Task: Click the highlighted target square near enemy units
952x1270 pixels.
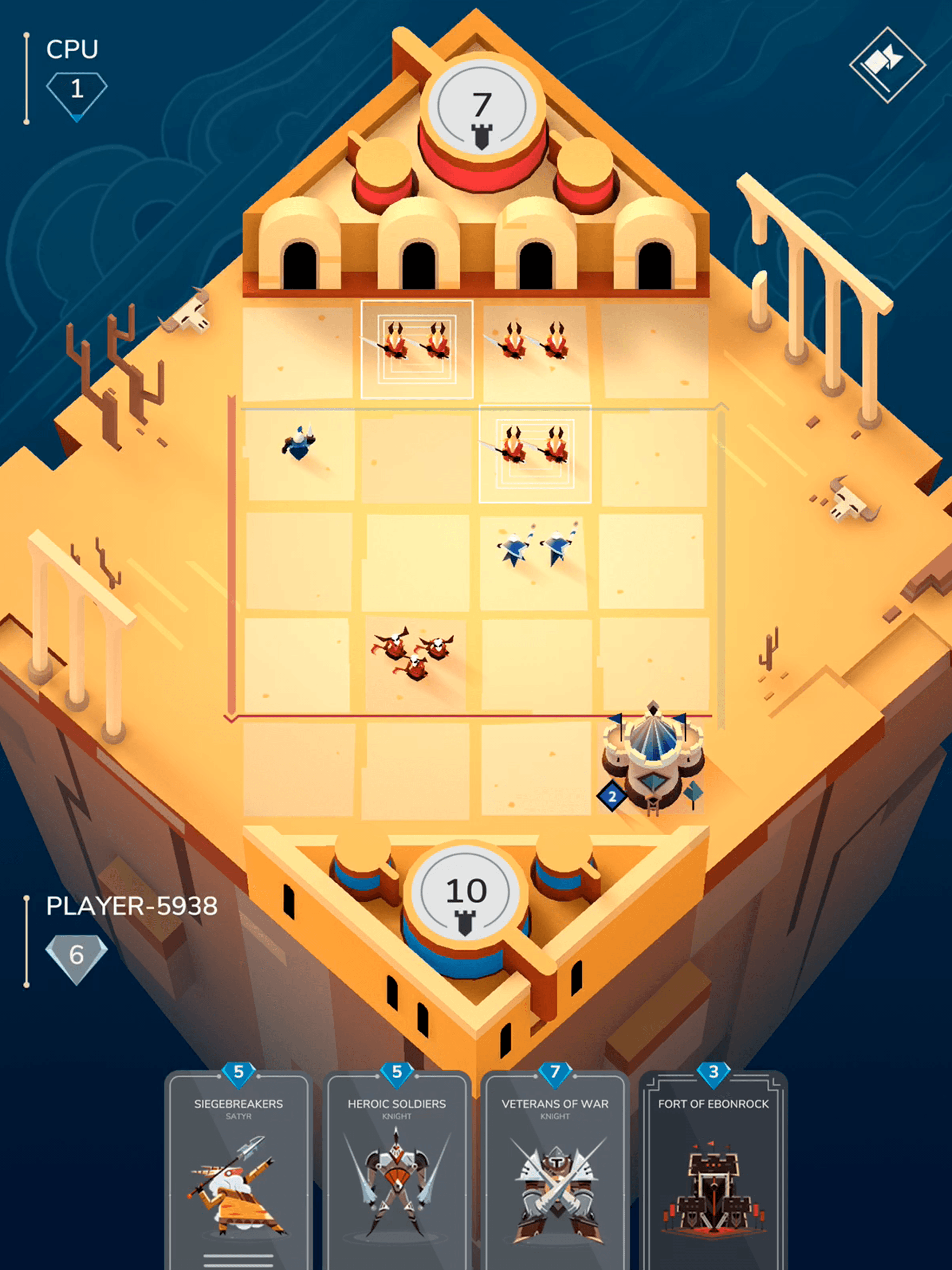Action: [x=534, y=454]
